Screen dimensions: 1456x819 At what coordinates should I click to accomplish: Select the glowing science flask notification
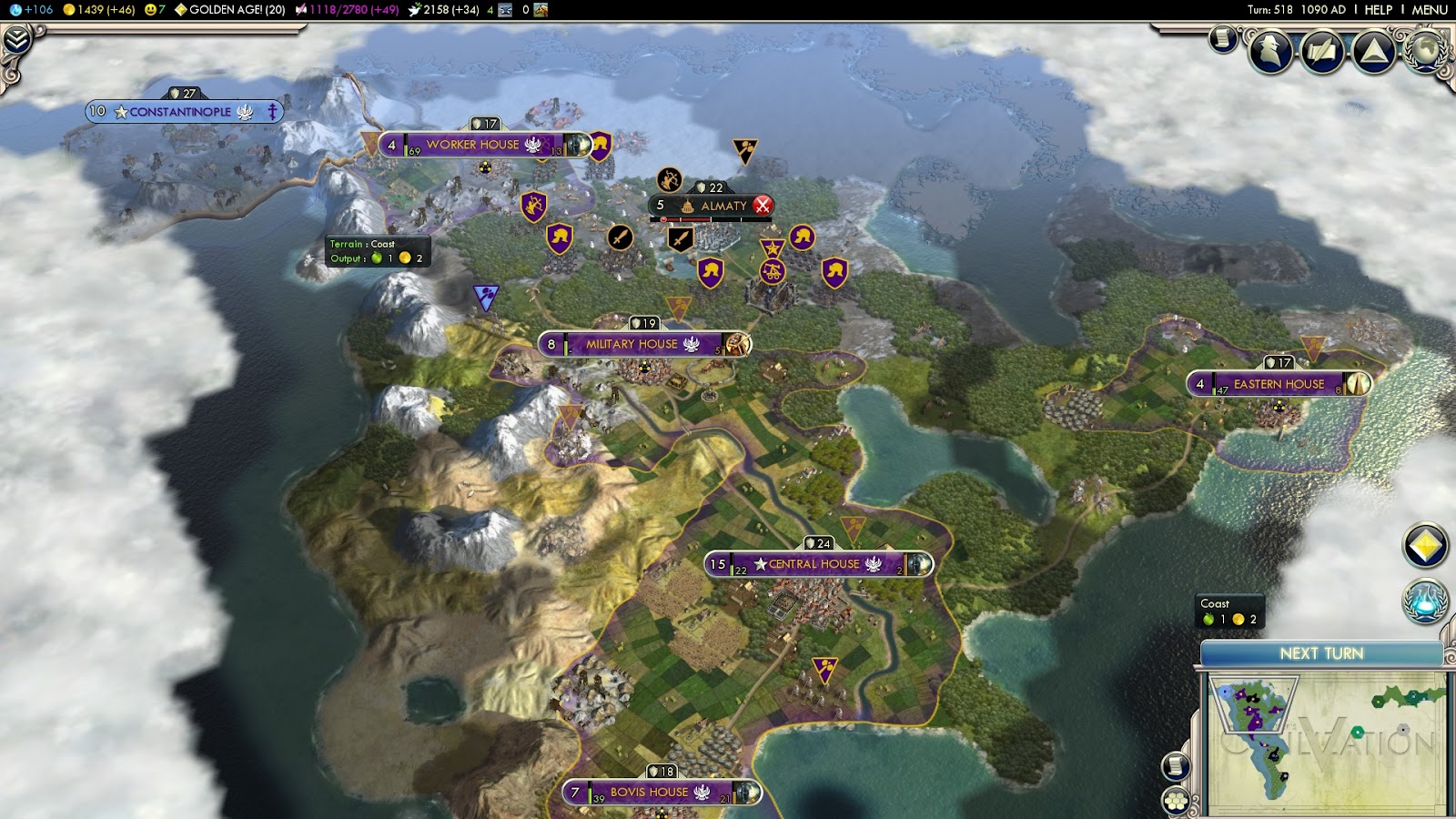click(1425, 602)
